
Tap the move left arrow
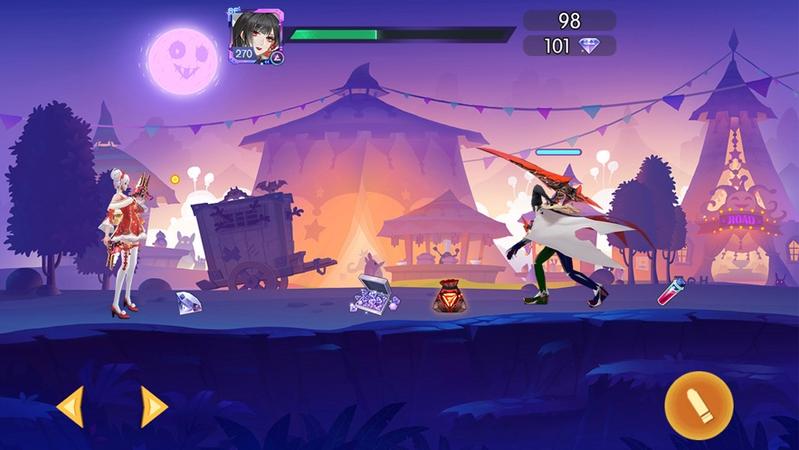pyautogui.click(x=70, y=406)
